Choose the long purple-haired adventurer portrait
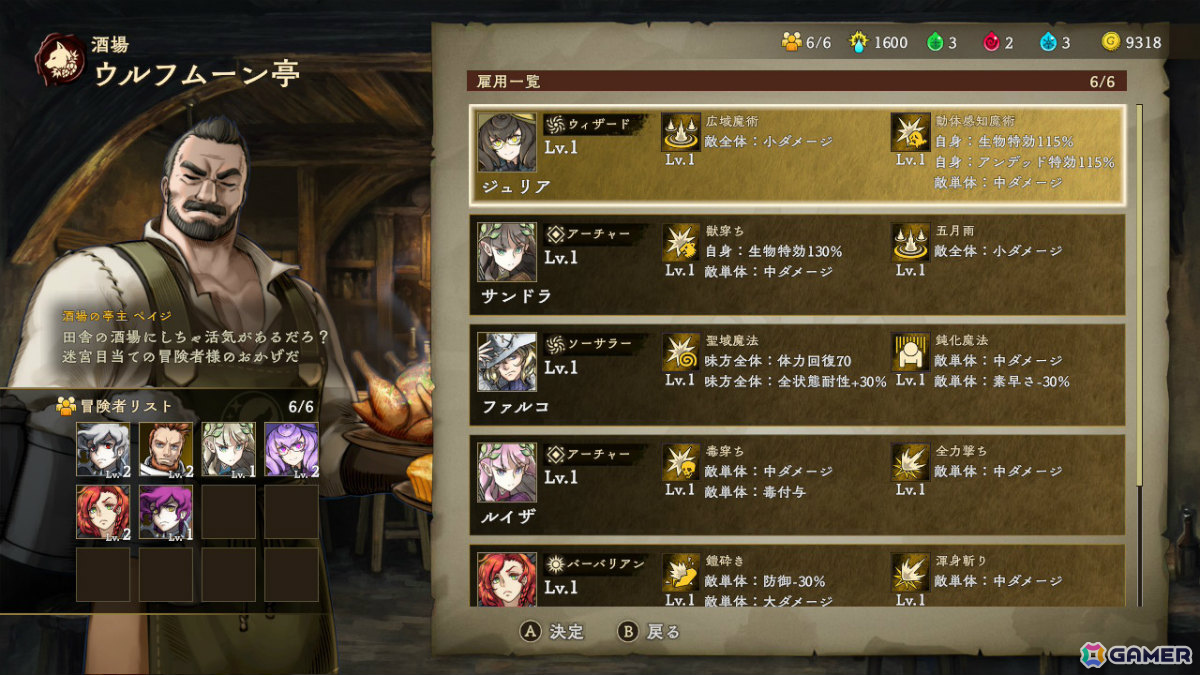The height and width of the screenshot is (675, 1200). point(291,449)
